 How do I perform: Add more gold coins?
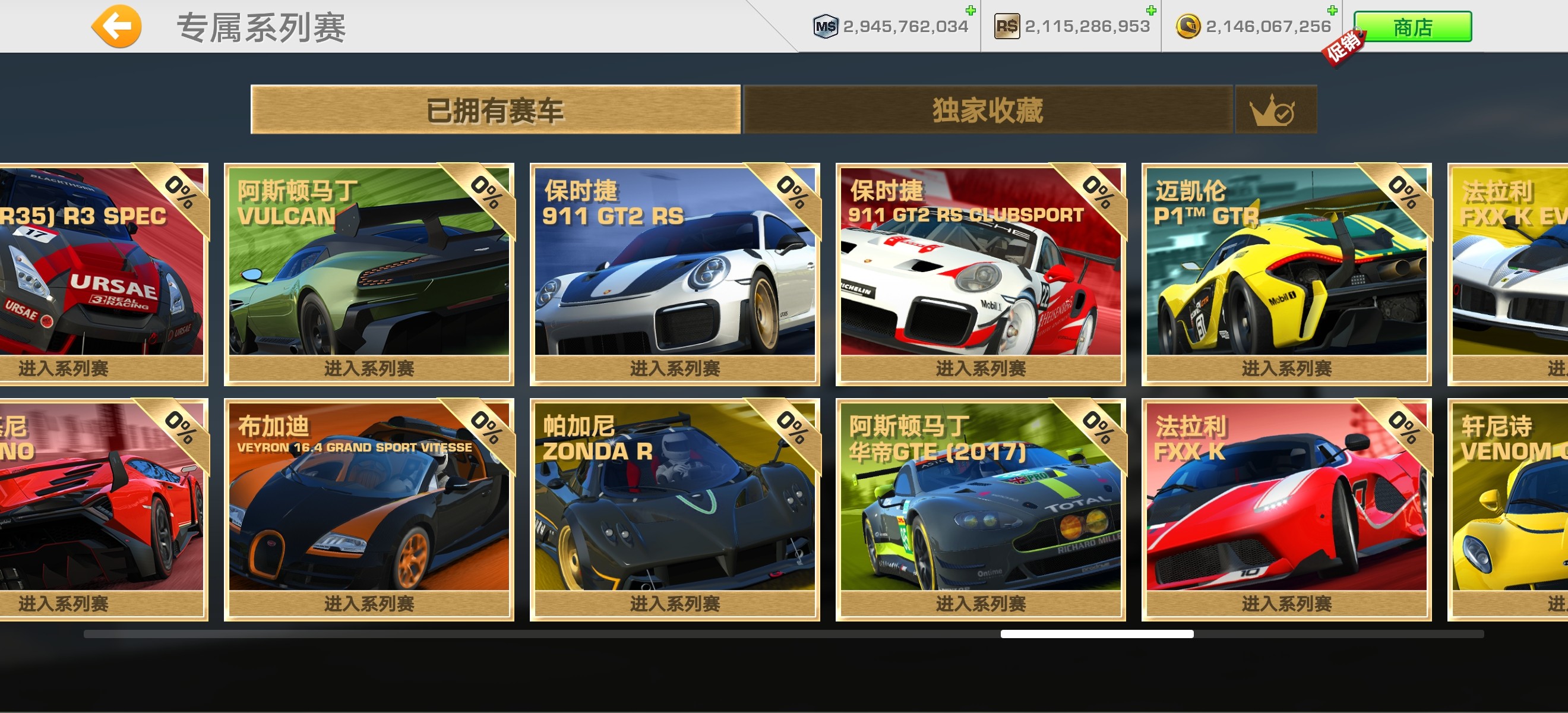click(x=1332, y=10)
